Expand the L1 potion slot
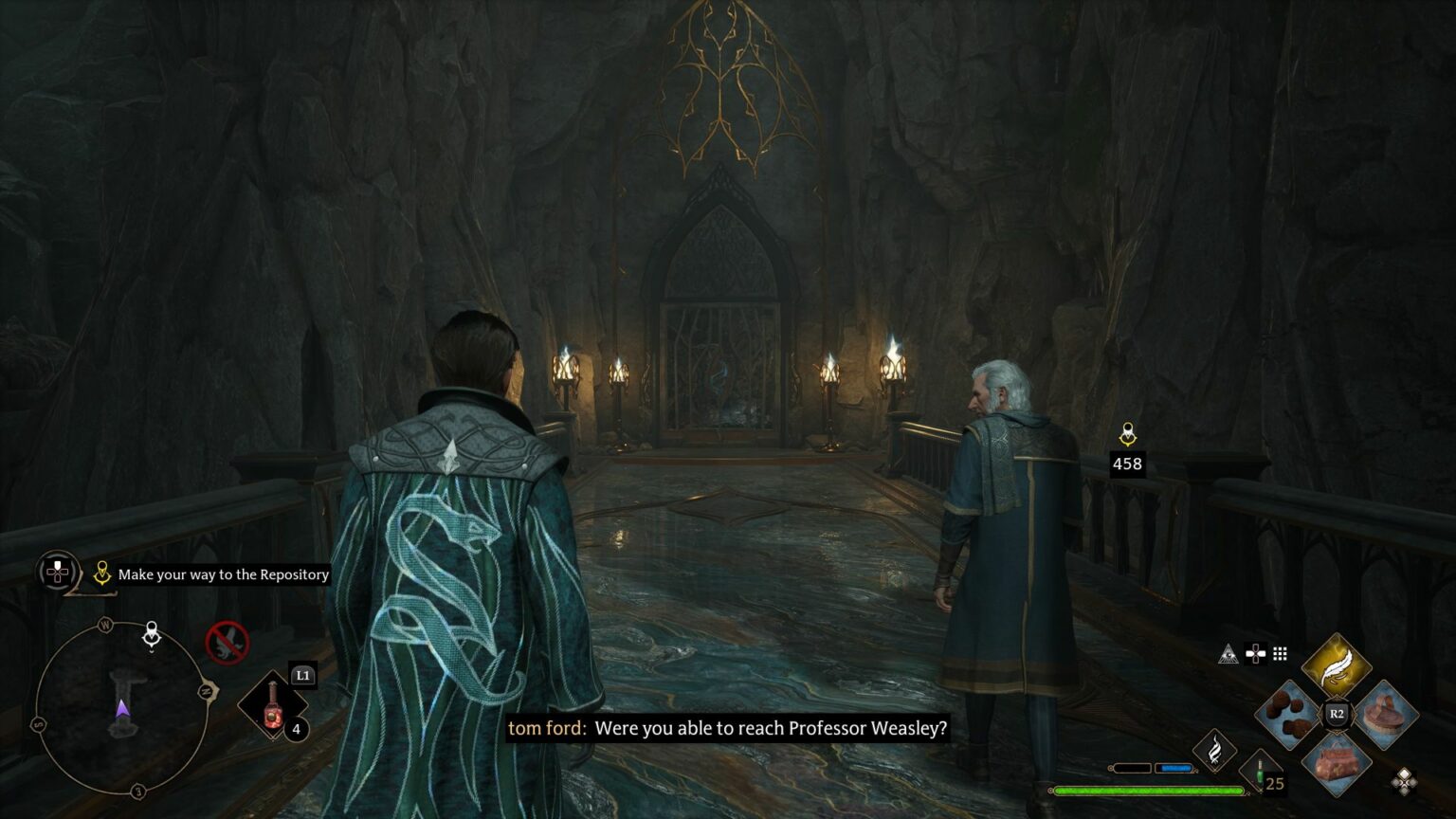Screen dimensions: 1456x819 click(x=303, y=675)
